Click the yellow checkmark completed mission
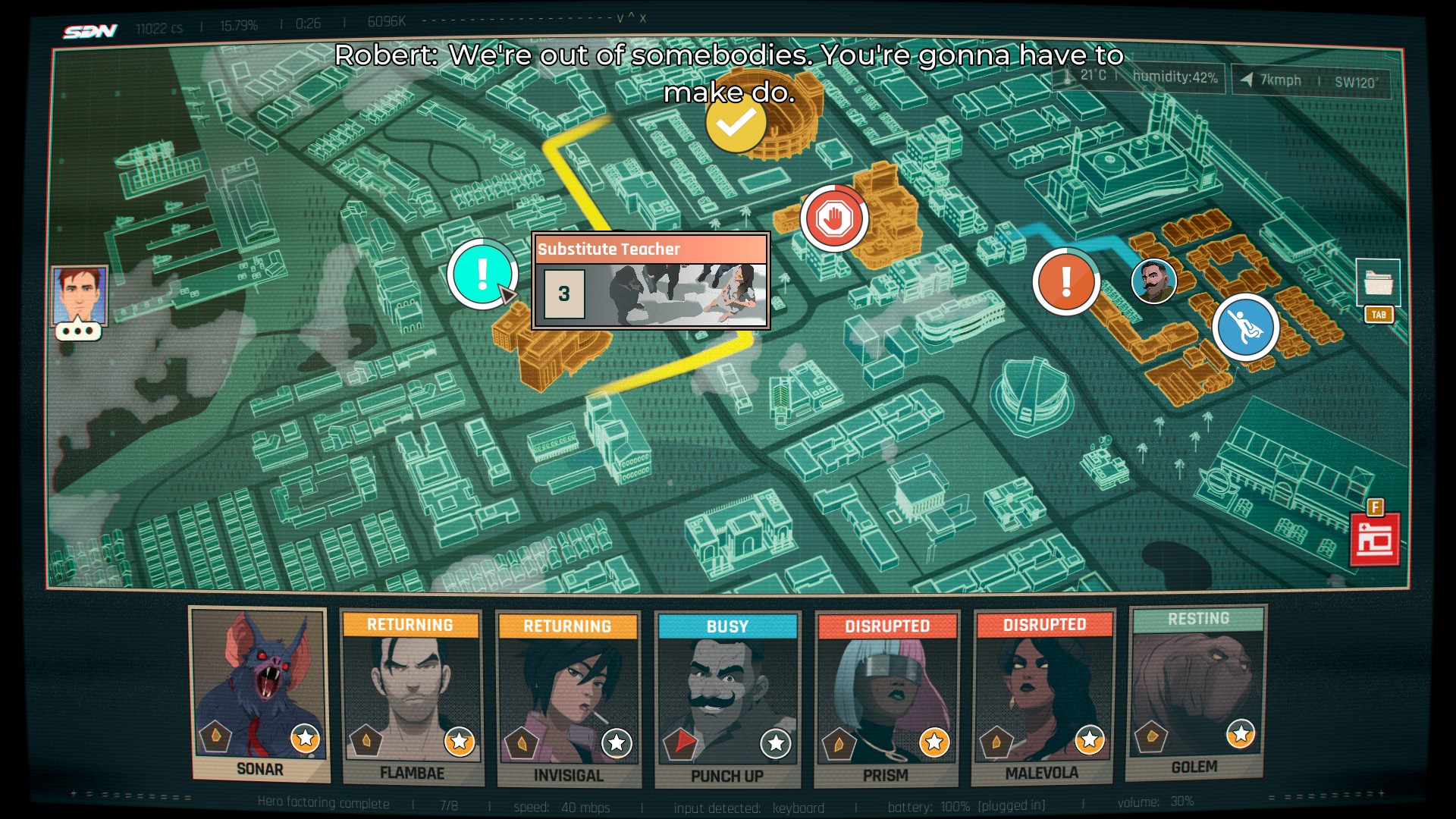 point(736,123)
